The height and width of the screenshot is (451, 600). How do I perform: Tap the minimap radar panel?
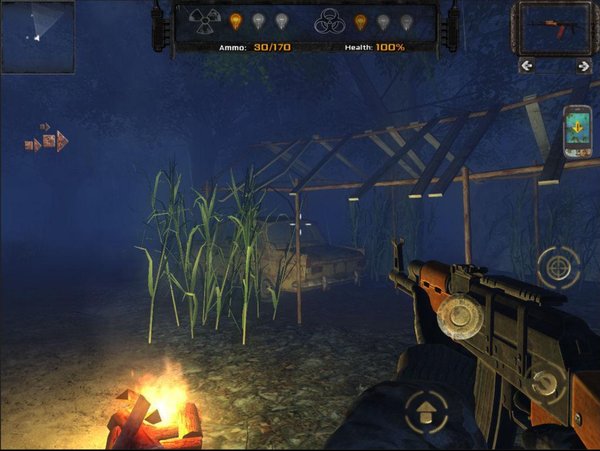(x=38, y=36)
